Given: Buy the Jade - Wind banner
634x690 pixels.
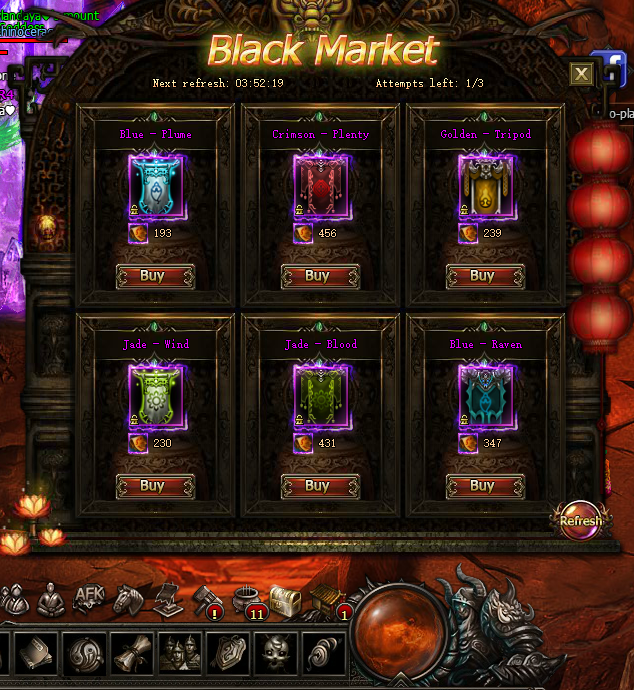Looking at the screenshot, I should pos(155,486).
